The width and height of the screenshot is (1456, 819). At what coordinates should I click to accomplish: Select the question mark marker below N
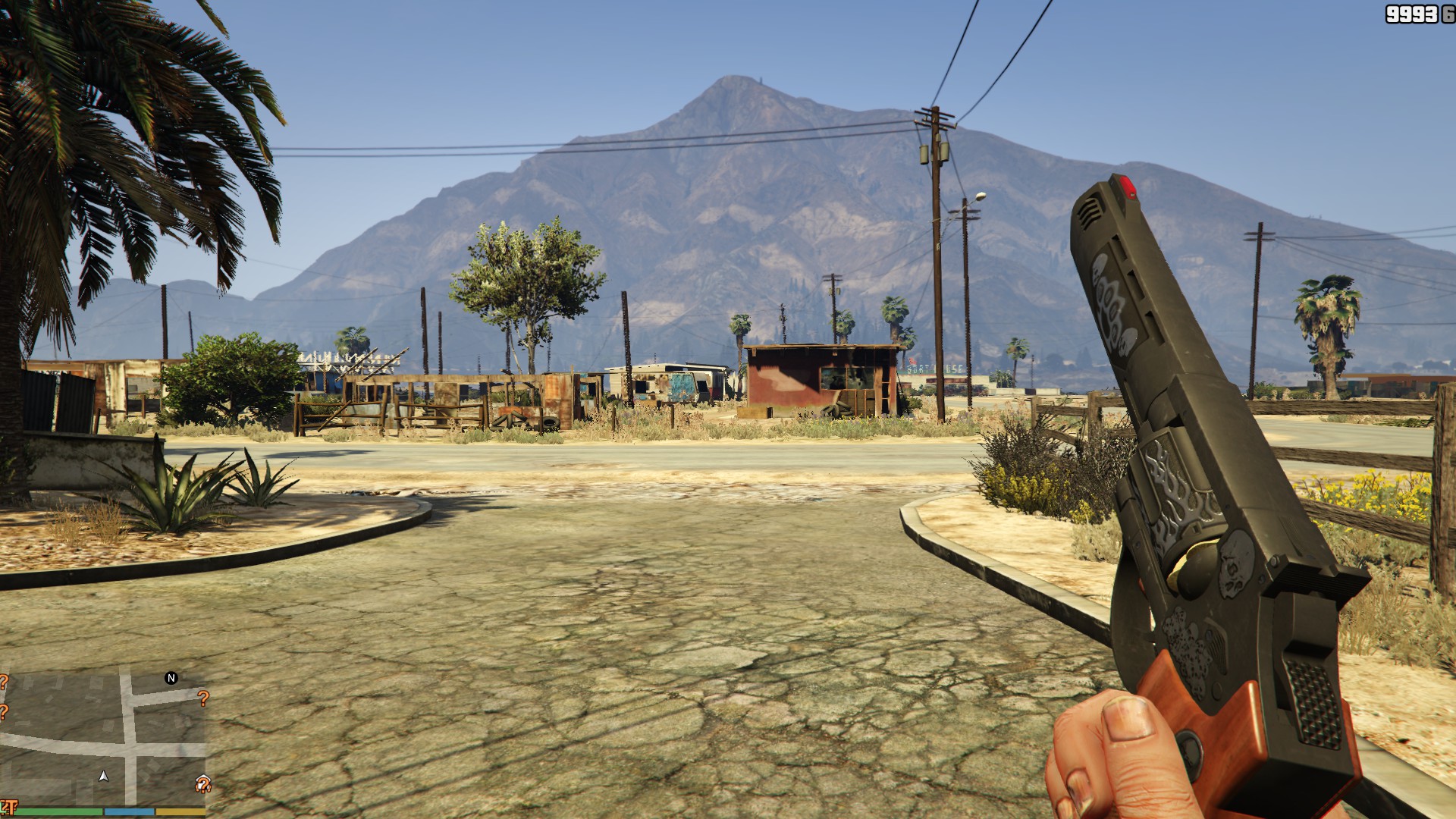pos(202,698)
